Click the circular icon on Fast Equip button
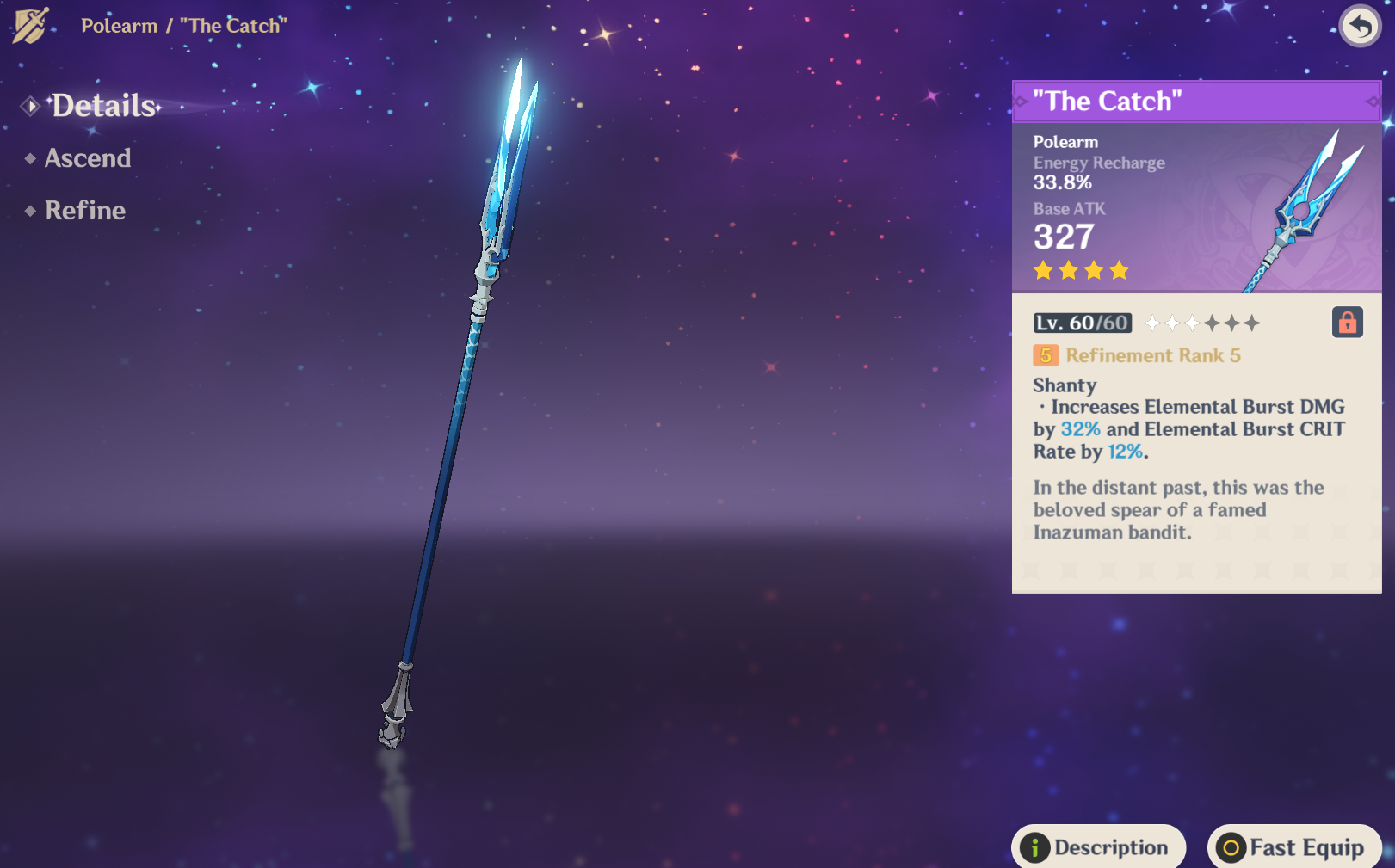The image size is (1395, 868). 1233,846
